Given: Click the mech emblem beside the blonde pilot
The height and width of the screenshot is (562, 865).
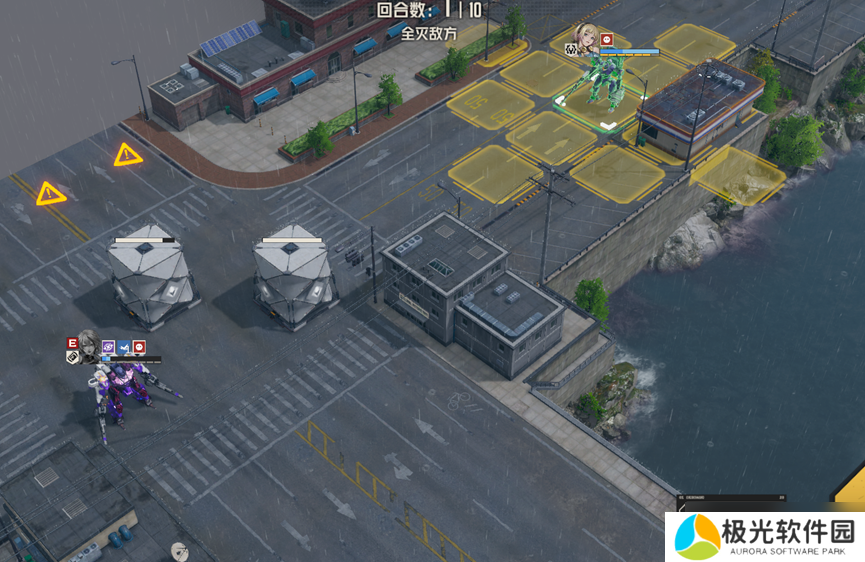Looking at the screenshot, I should point(570,48).
